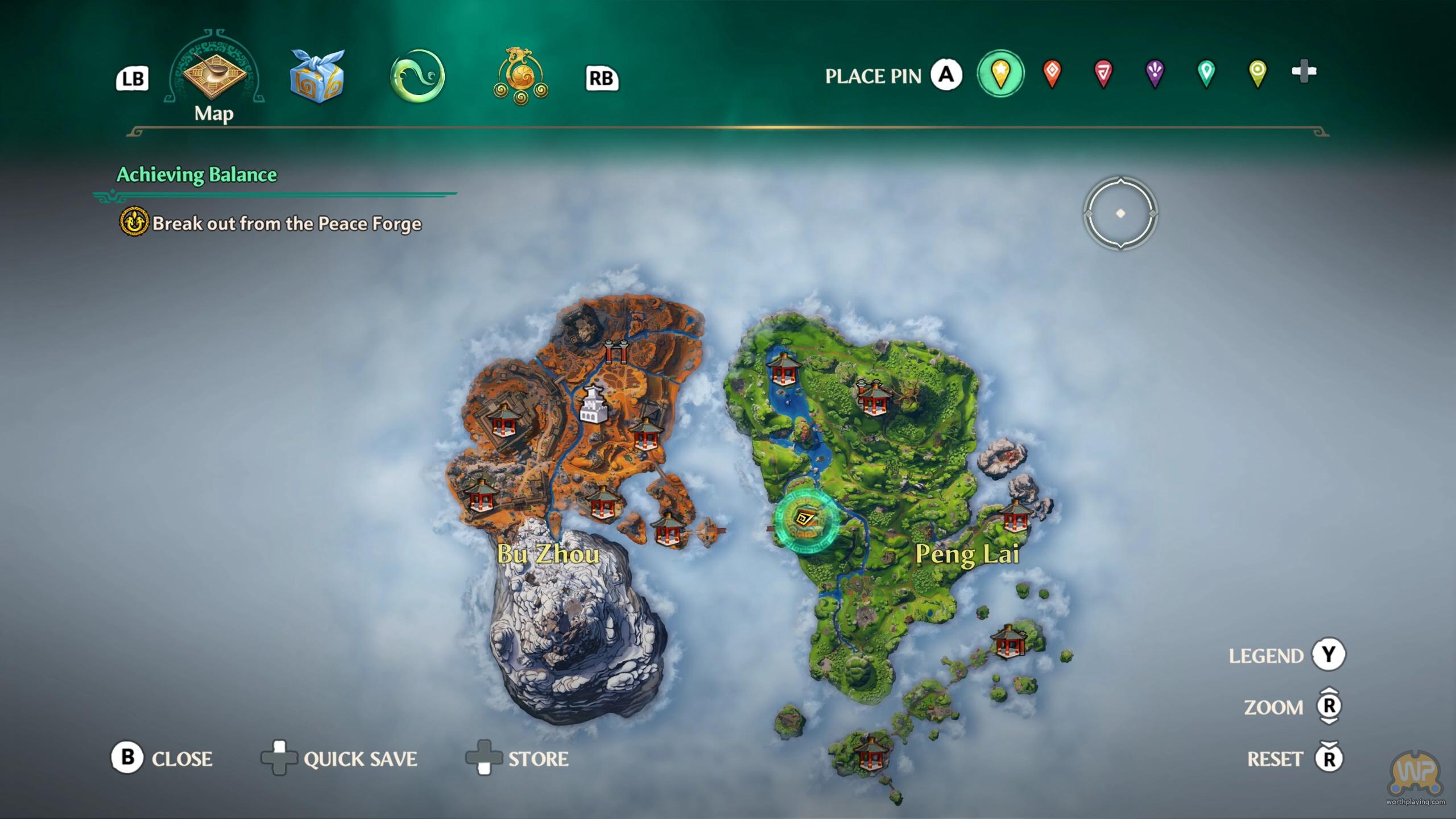Open the green swirl tab
Image resolution: width=1456 pixels, height=819 pixels.
(x=417, y=76)
